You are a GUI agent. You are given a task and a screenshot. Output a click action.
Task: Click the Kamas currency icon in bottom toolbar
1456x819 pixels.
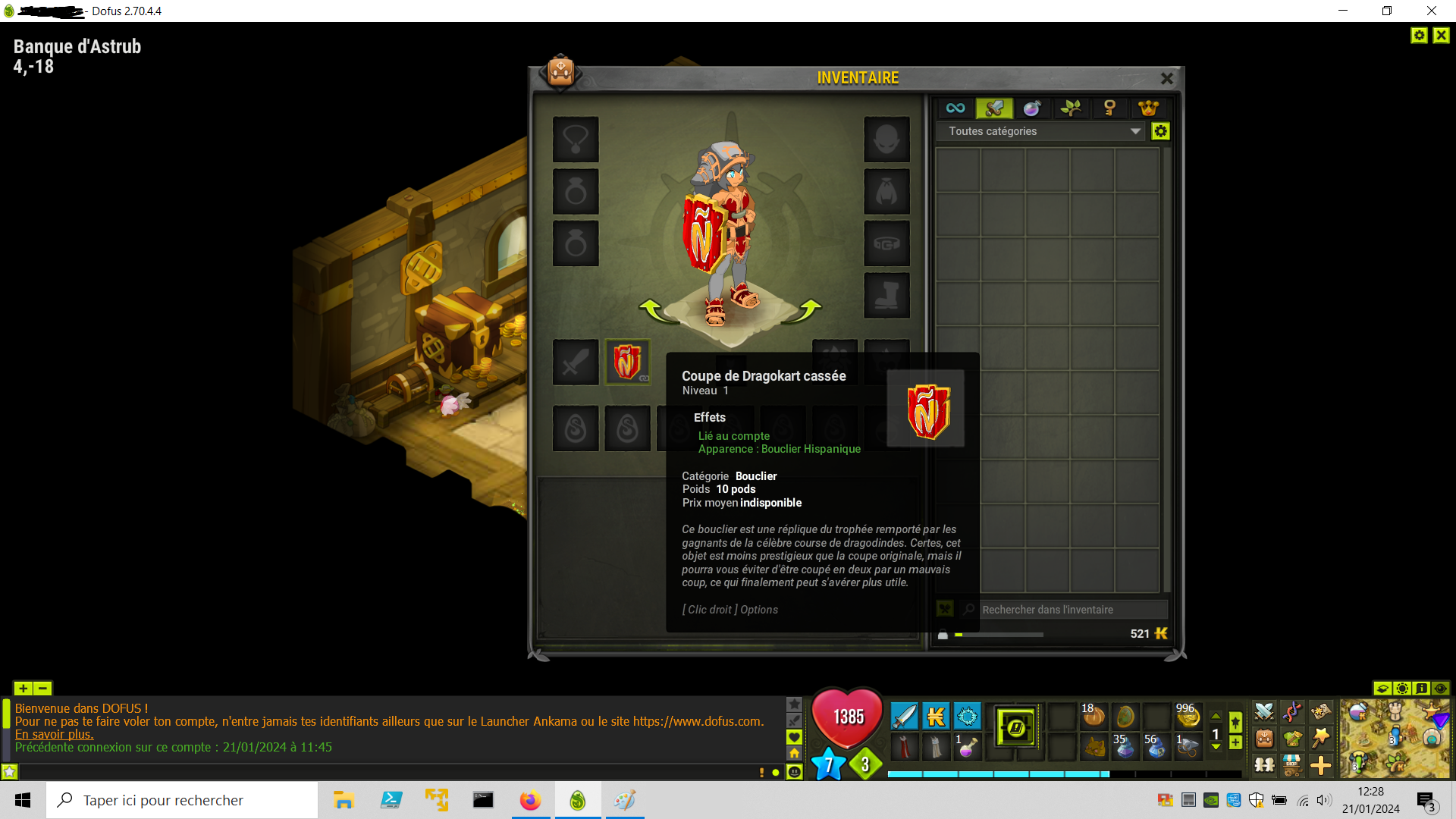(936, 717)
